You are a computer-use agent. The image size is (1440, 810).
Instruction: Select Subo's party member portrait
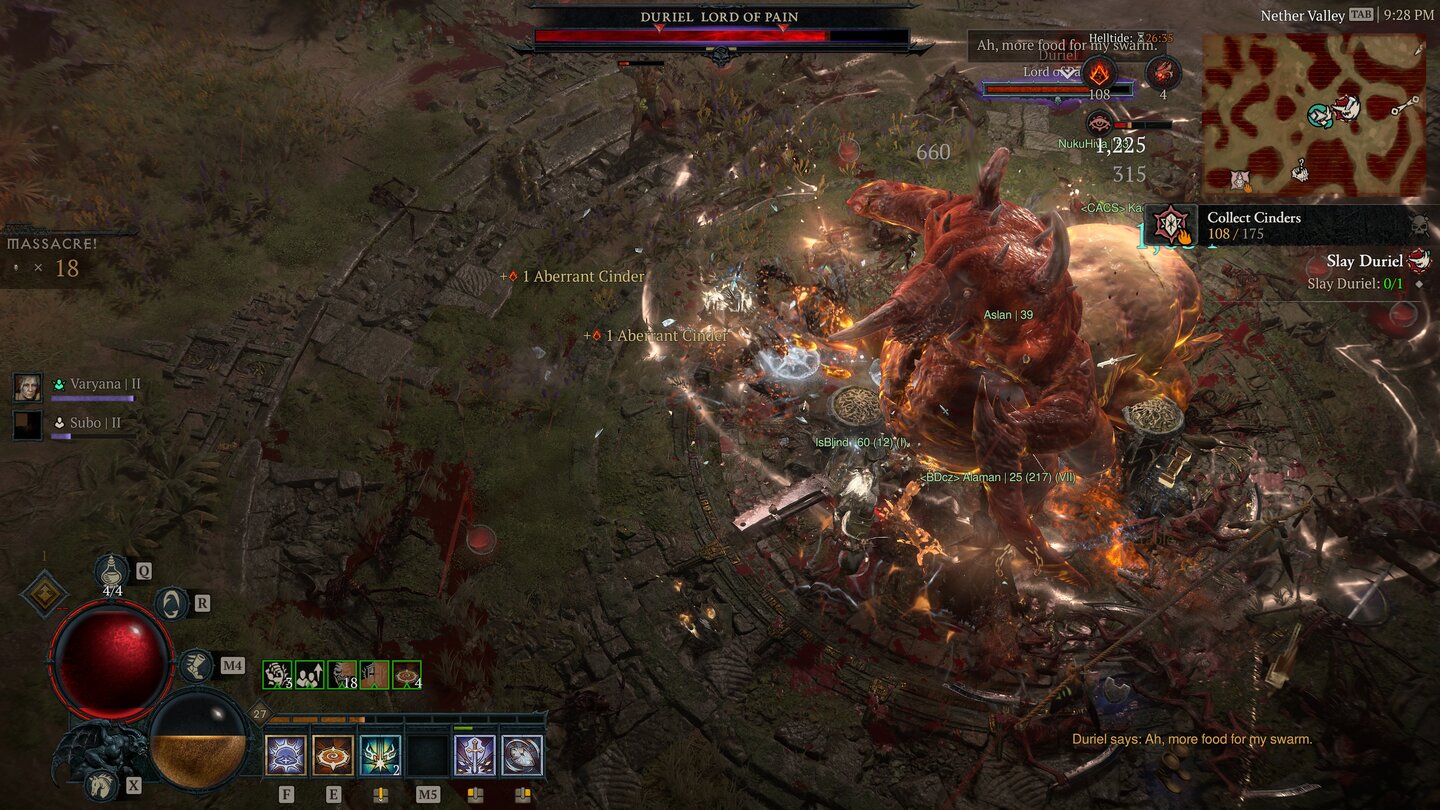tap(28, 425)
